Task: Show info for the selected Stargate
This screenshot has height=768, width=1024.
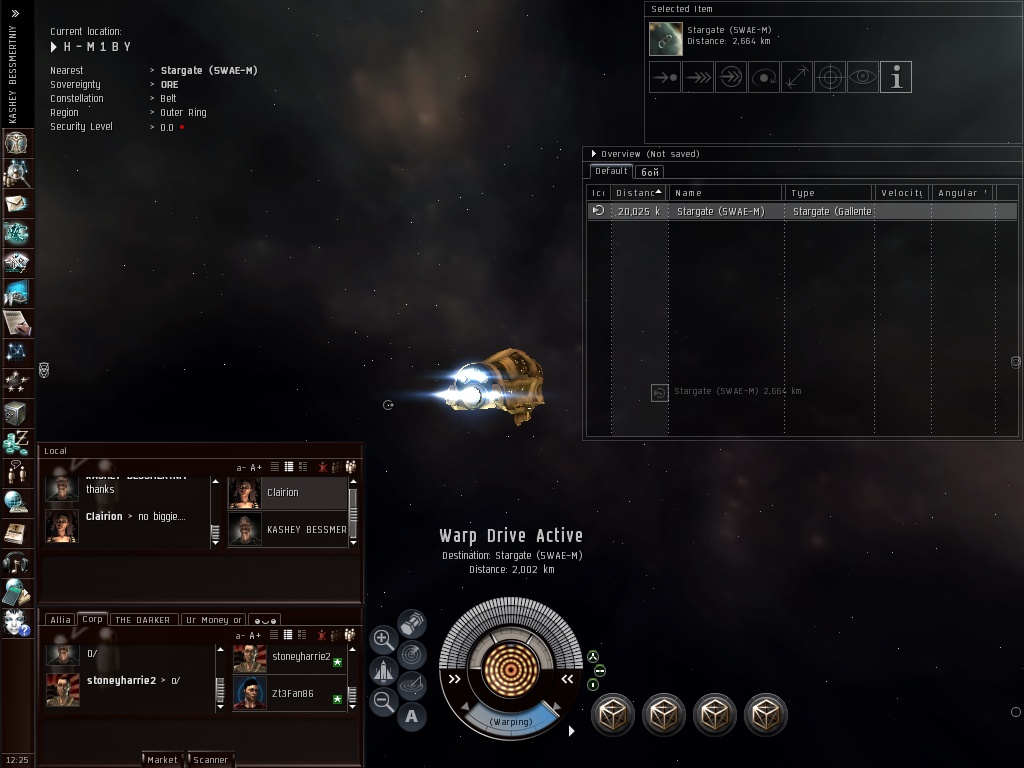Action: (896, 77)
